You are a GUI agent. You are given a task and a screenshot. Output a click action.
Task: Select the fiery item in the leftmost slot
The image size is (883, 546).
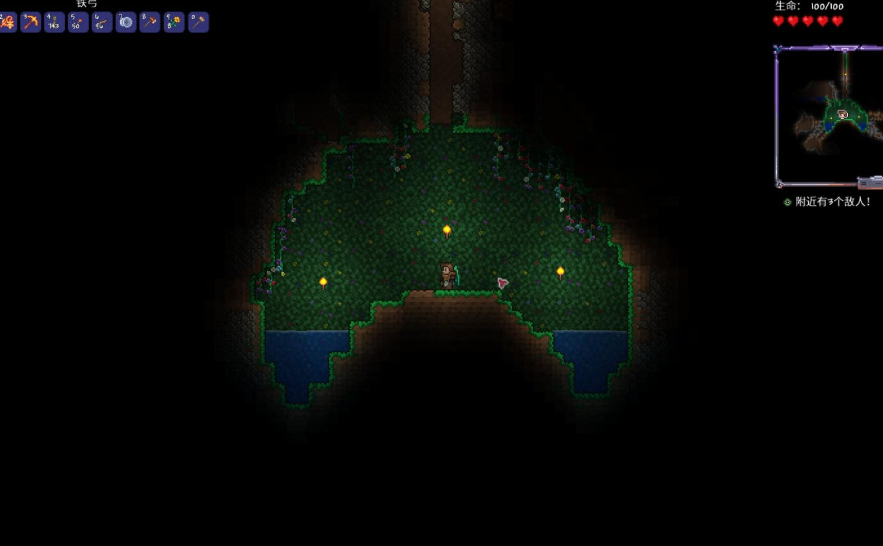pyautogui.click(x=8, y=22)
